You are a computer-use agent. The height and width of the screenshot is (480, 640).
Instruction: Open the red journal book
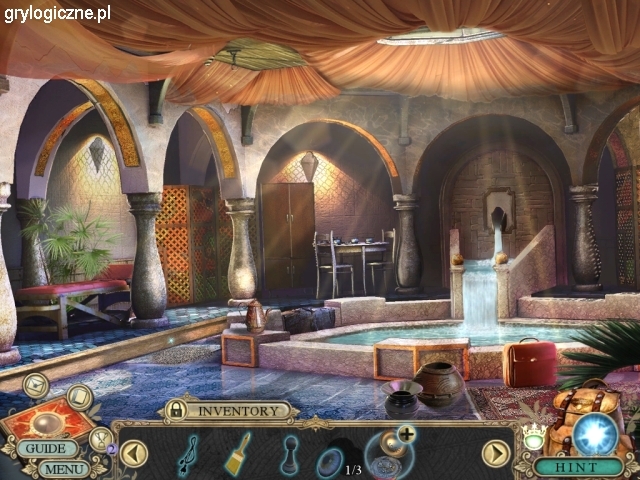(46, 418)
